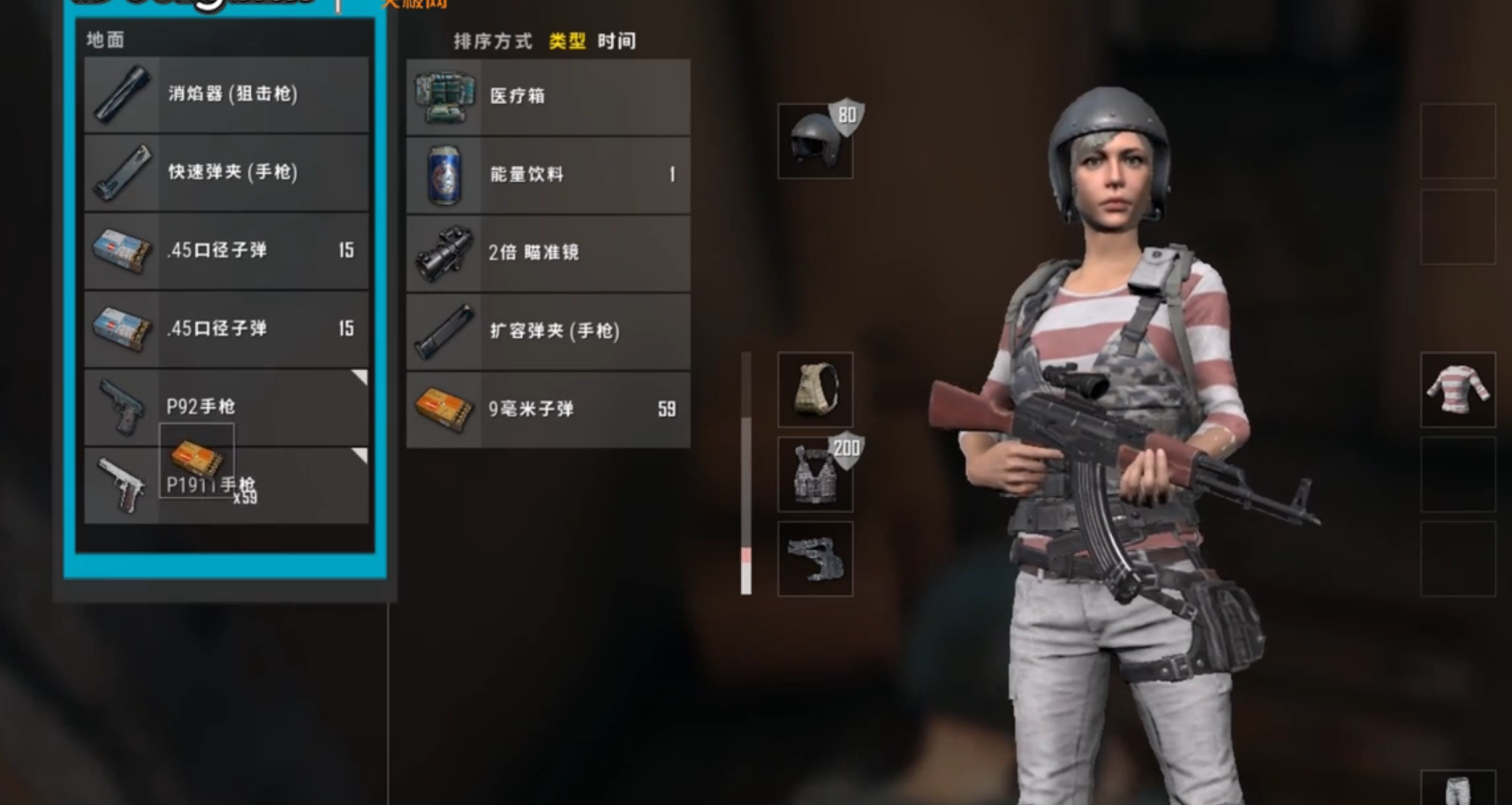Click the 扩容弹夹 extended mag icon
The image size is (1512, 805).
click(444, 331)
